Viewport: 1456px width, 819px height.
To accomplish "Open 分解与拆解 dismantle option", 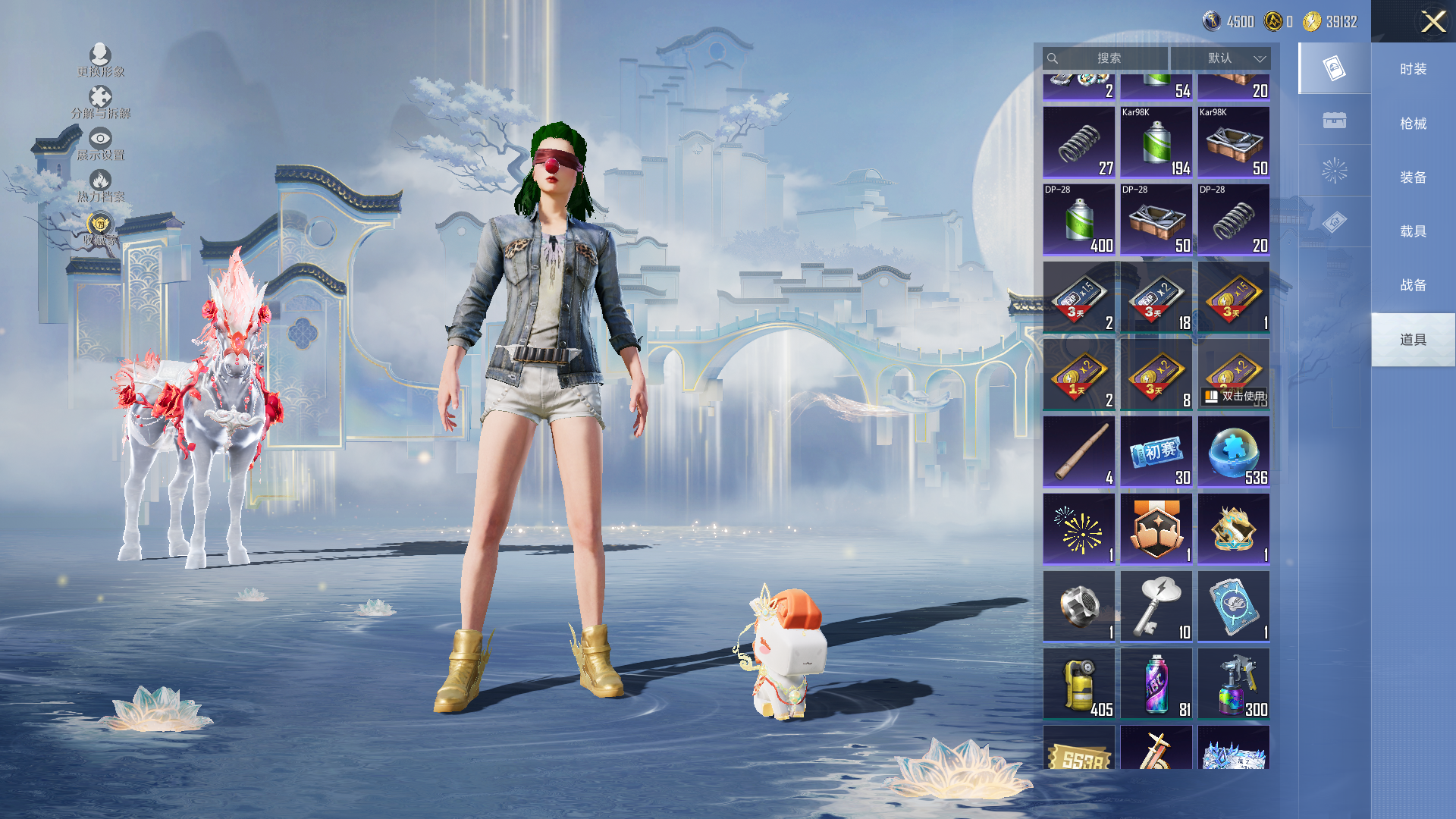I will (100, 102).
